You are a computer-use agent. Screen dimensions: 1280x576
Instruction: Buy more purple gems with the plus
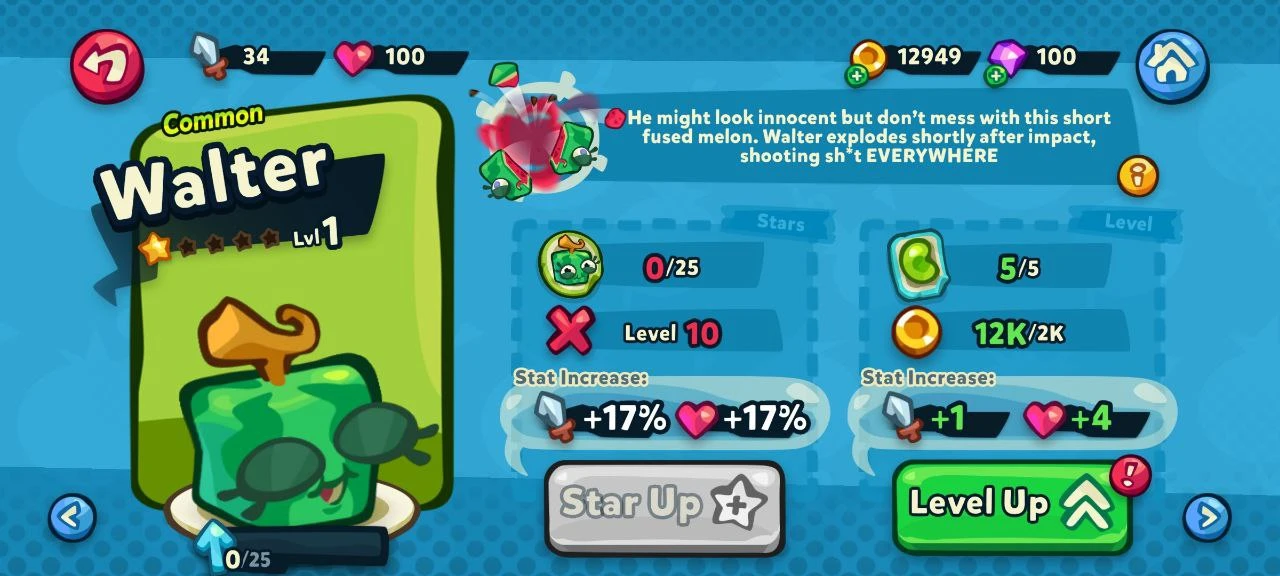click(x=996, y=76)
